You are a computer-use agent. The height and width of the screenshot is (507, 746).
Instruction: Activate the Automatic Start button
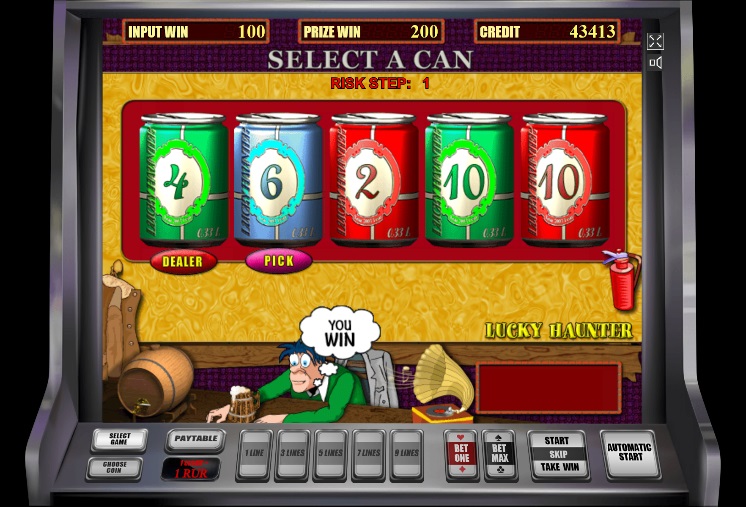click(630, 454)
